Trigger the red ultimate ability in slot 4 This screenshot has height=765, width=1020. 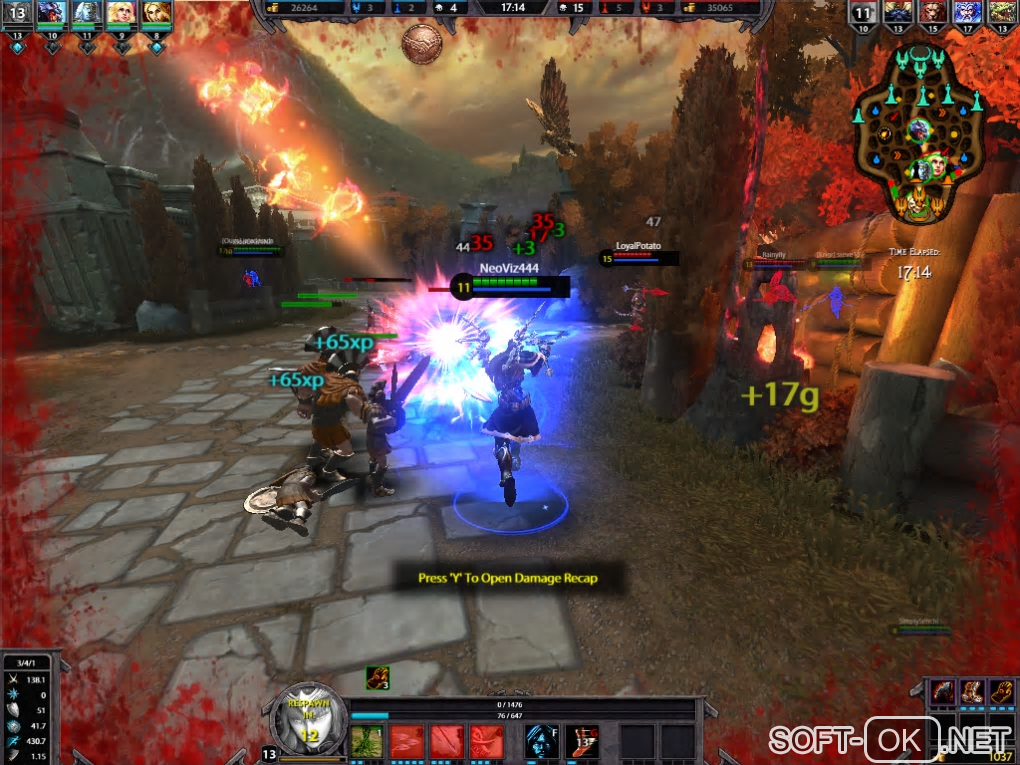(486, 742)
